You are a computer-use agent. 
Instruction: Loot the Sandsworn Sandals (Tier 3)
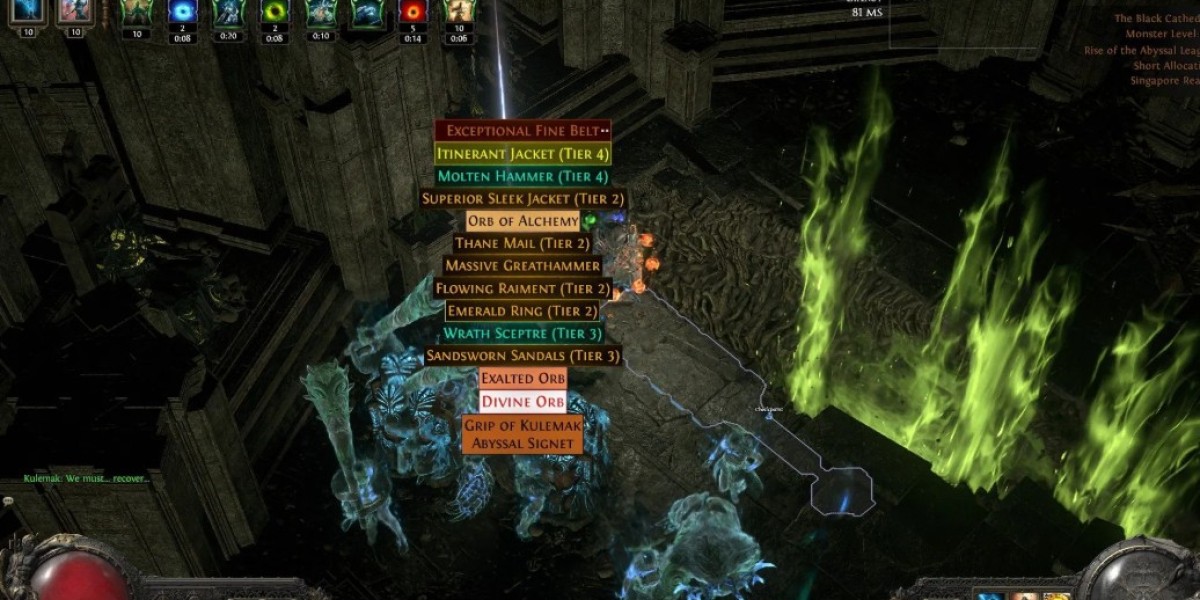(523, 356)
